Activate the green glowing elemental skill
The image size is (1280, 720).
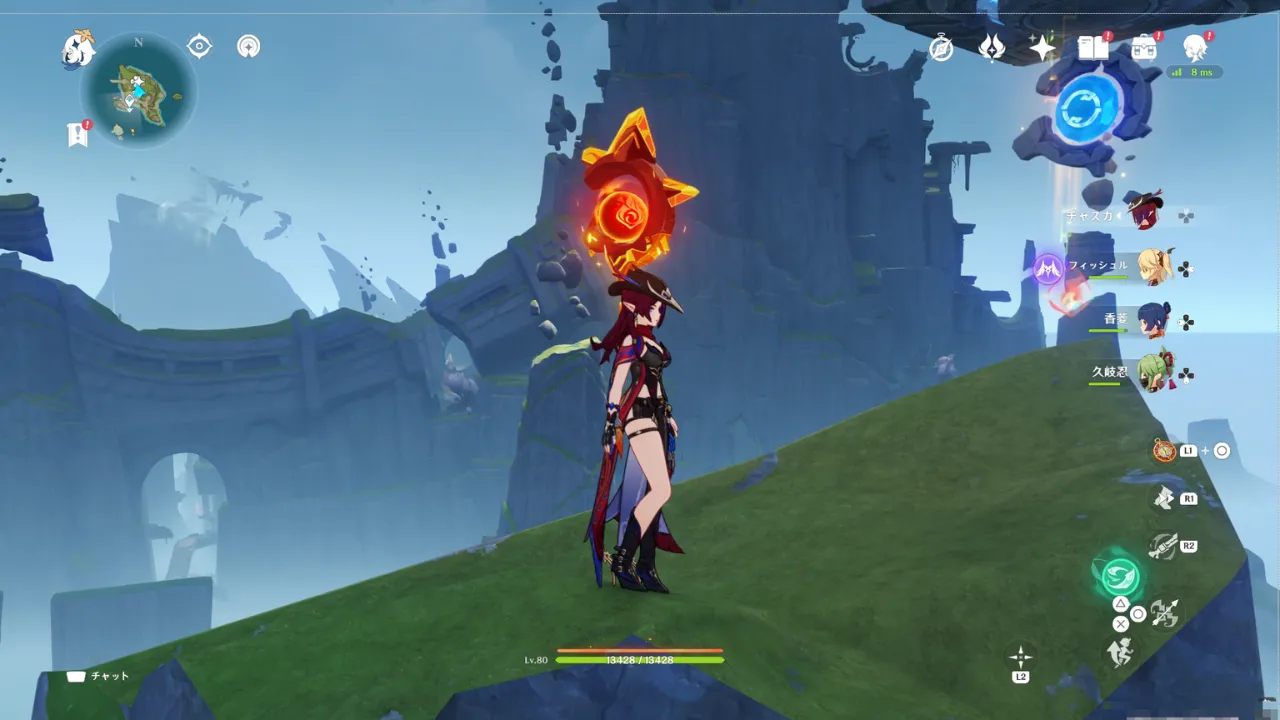1120,575
